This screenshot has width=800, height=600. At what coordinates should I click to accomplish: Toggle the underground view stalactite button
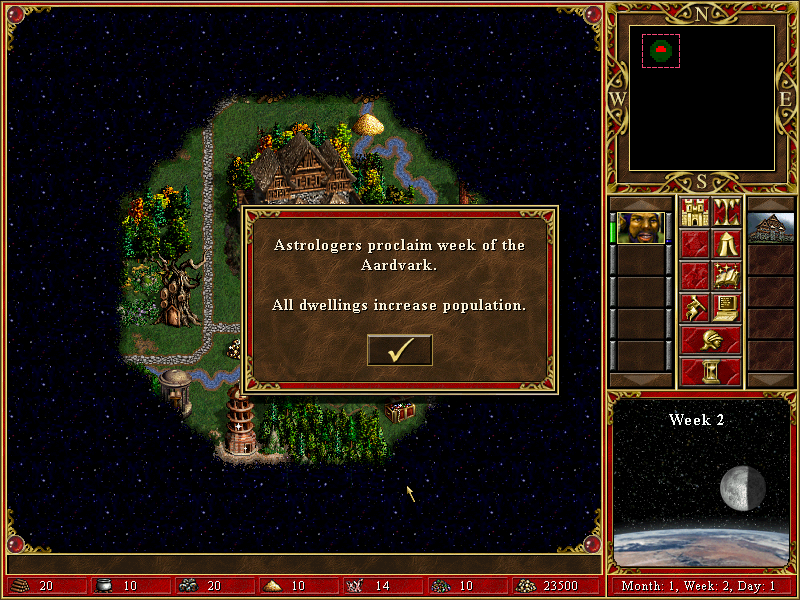point(726,212)
